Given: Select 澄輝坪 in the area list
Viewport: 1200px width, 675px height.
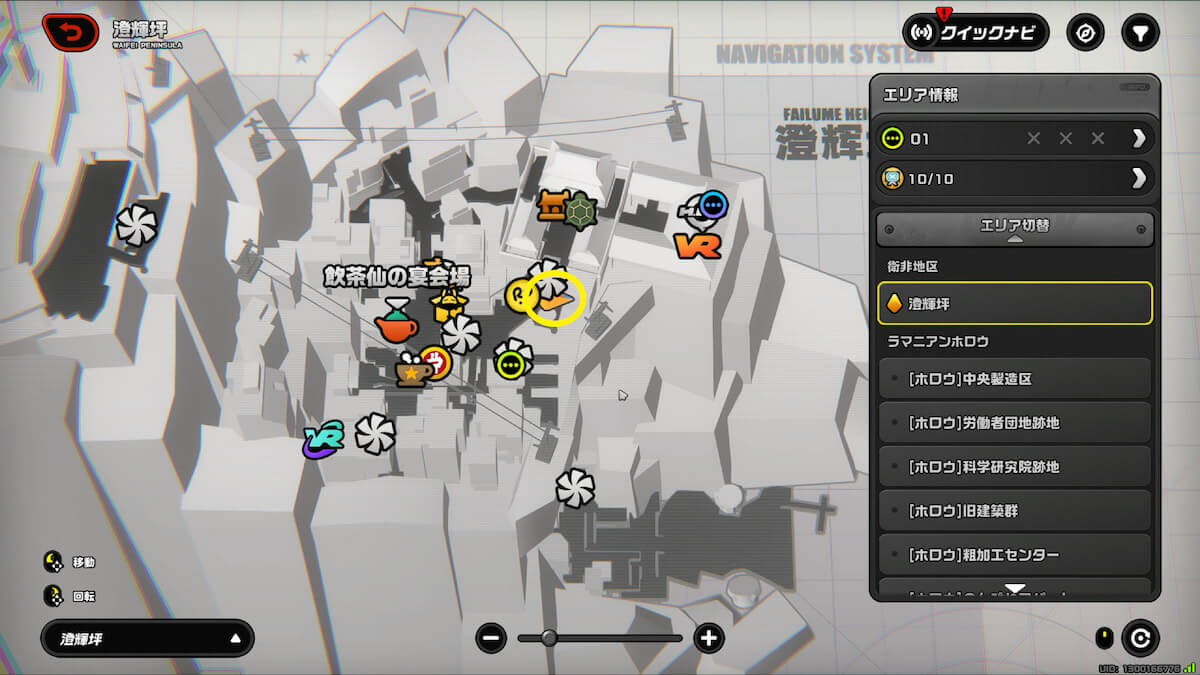Looking at the screenshot, I should point(1014,303).
